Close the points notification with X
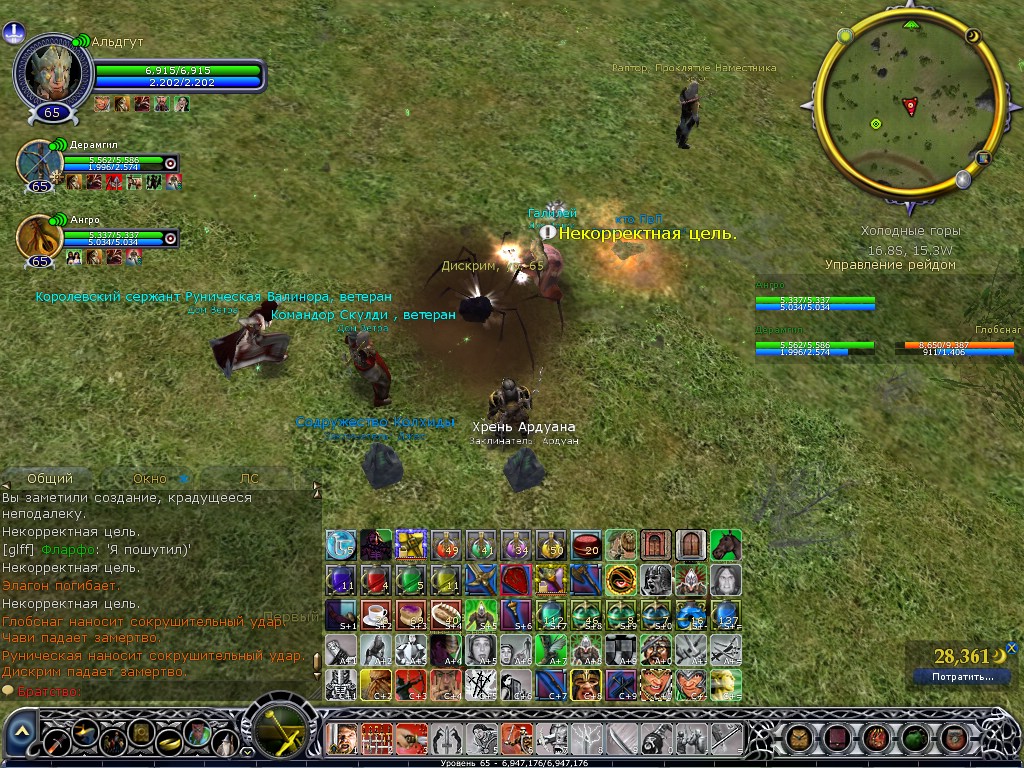 (1011, 647)
